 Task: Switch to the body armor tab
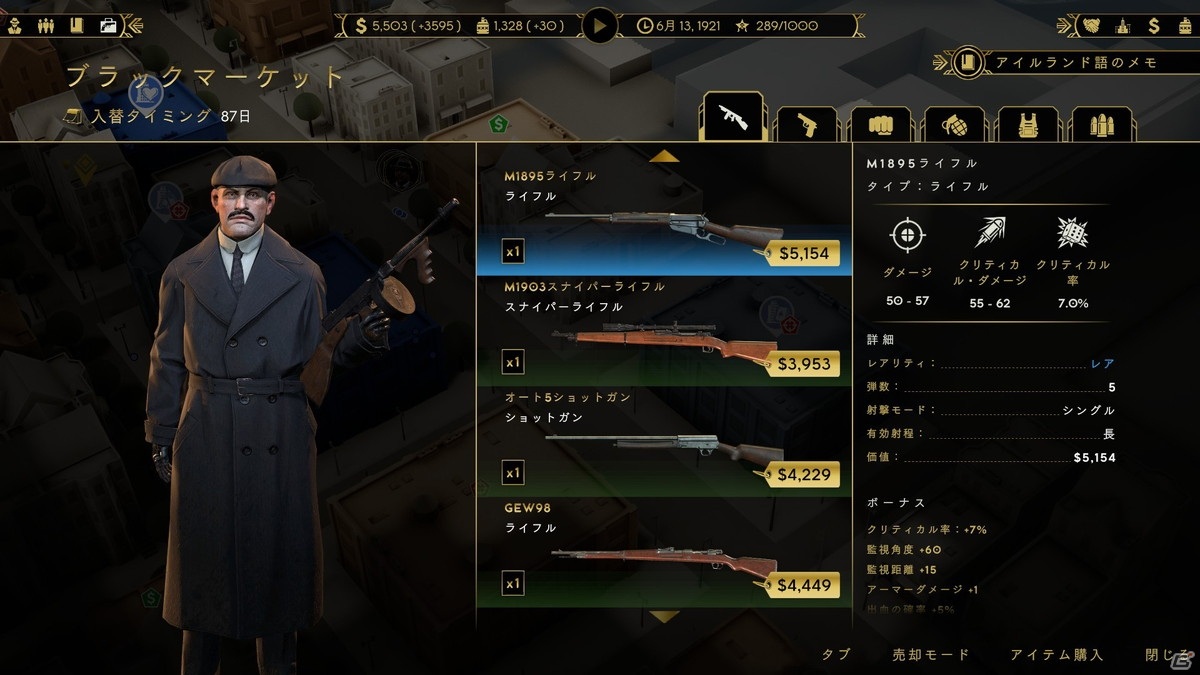pos(1027,123)
